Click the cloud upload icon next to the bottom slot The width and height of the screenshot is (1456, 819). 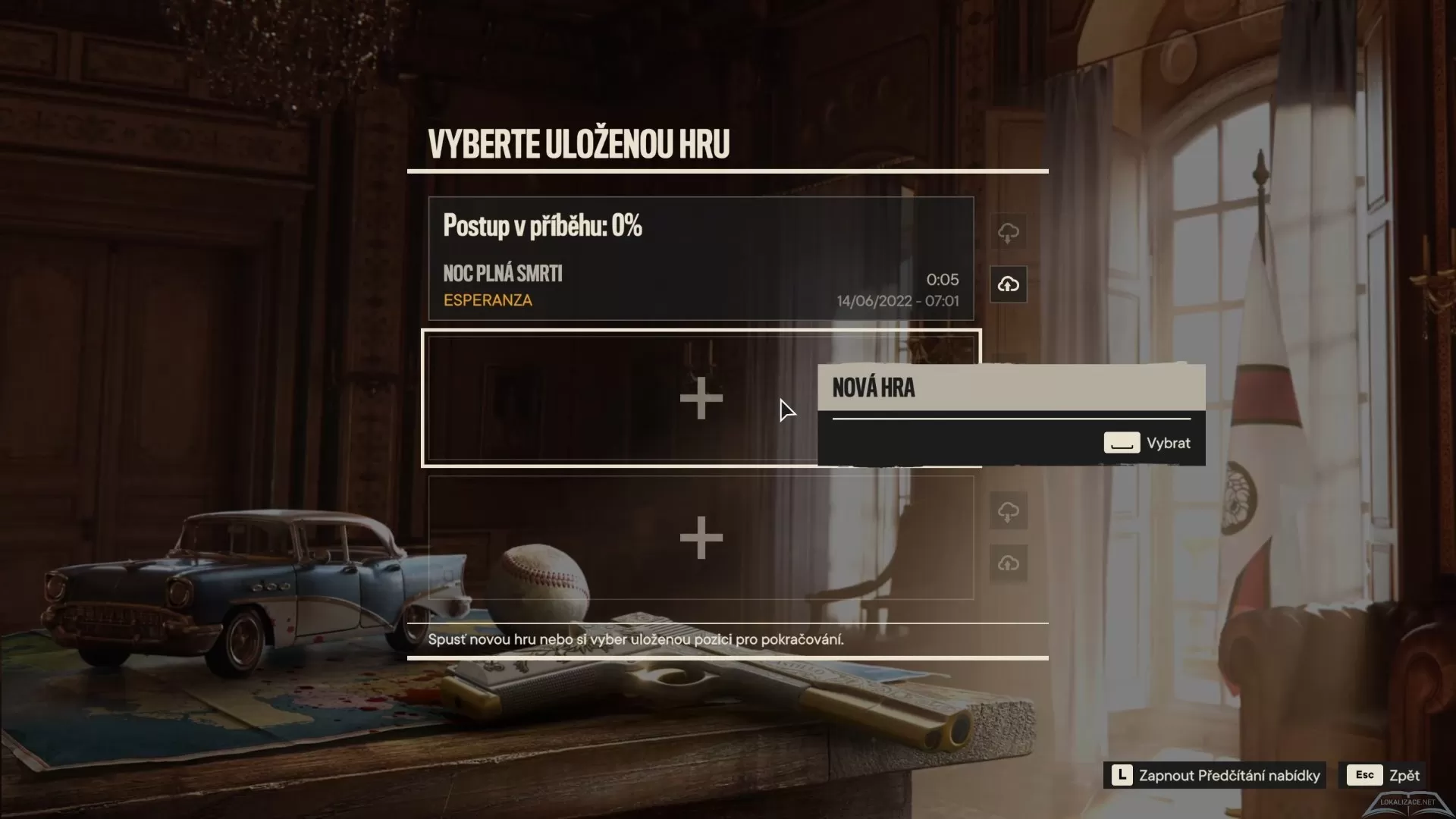click(1009, 563)
